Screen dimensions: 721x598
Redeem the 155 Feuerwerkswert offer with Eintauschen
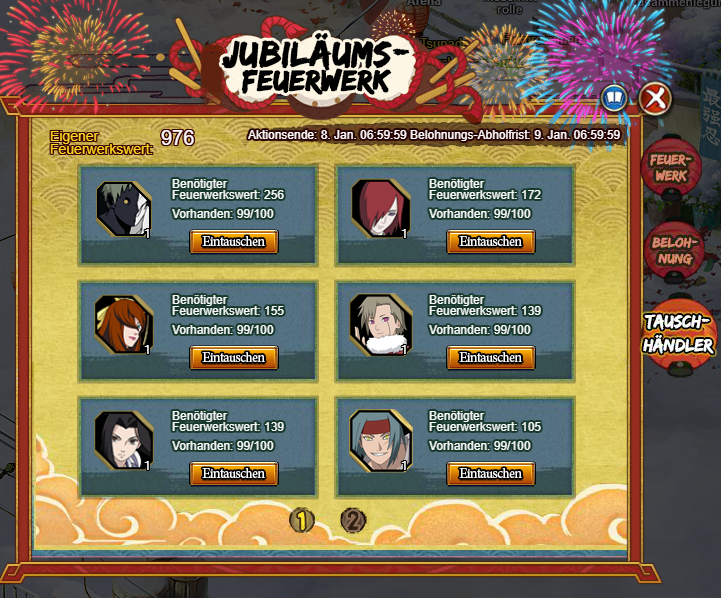[234, 357]
